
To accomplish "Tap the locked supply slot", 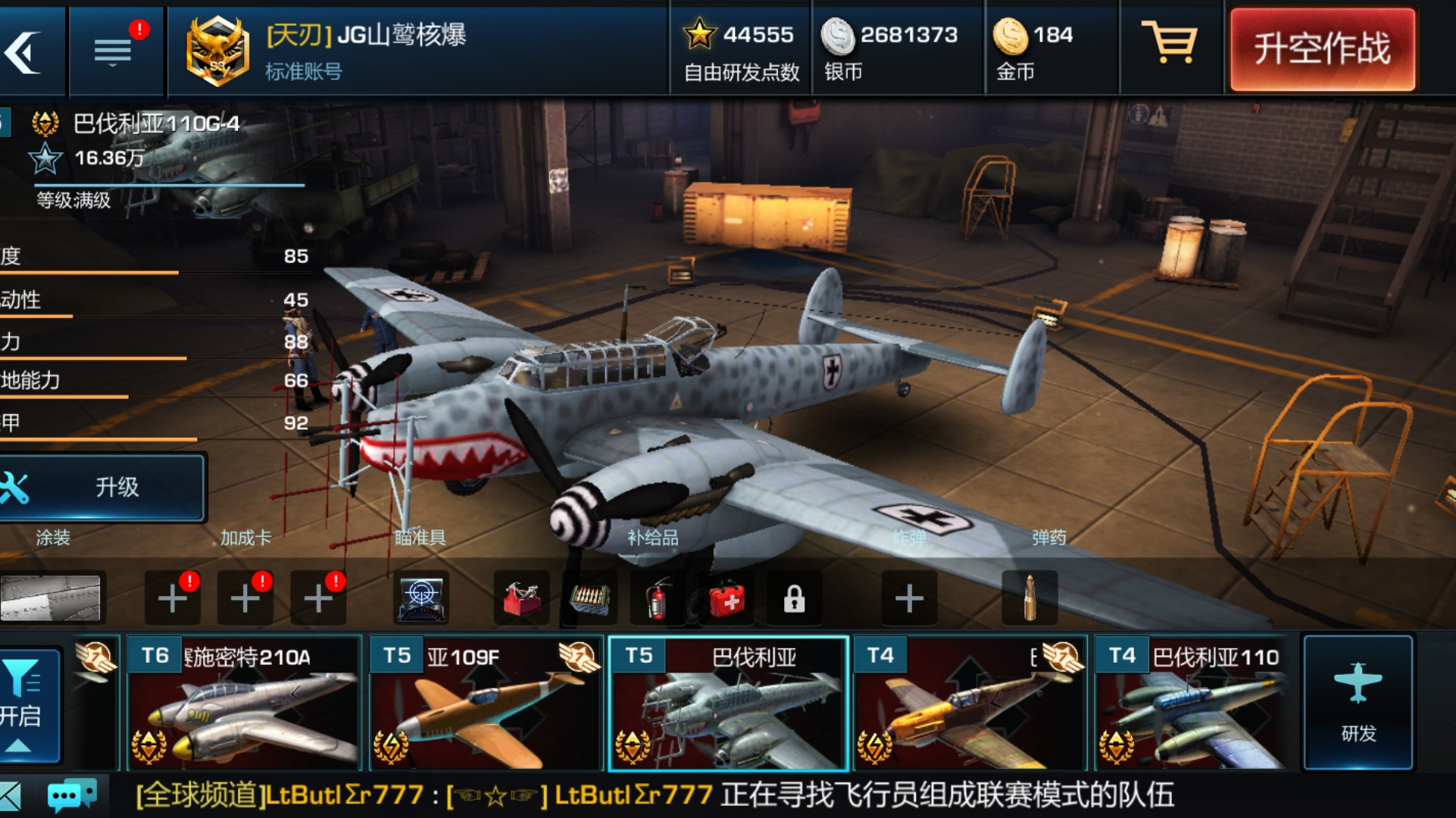I will click(x=794, y=599).
